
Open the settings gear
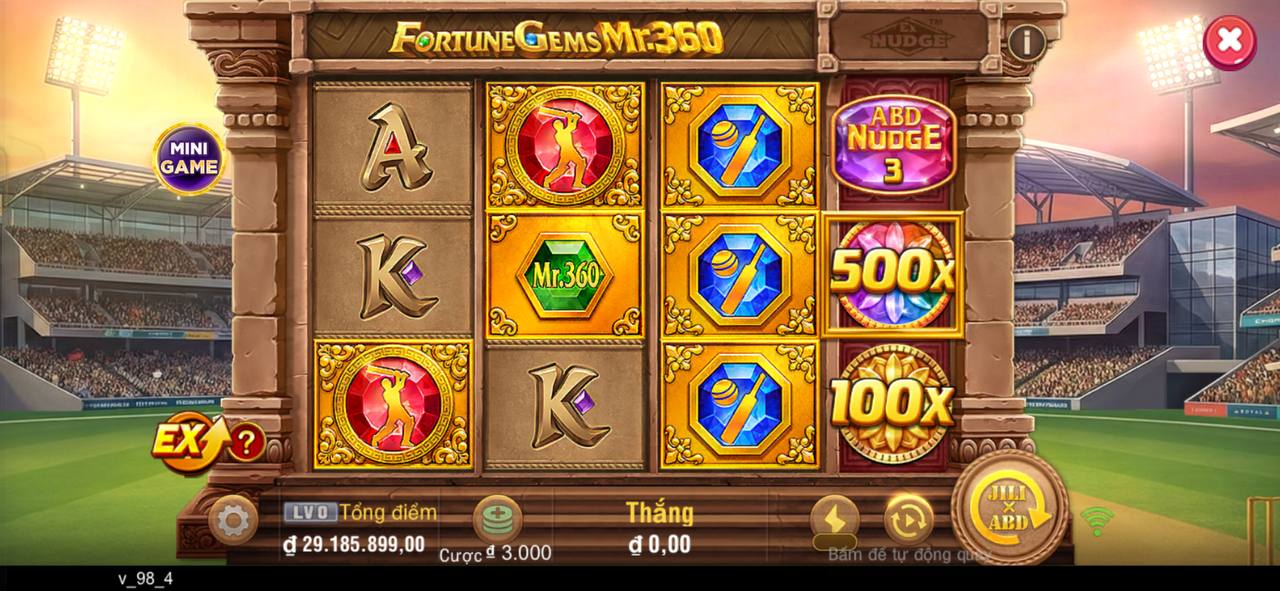click(233, 520)
